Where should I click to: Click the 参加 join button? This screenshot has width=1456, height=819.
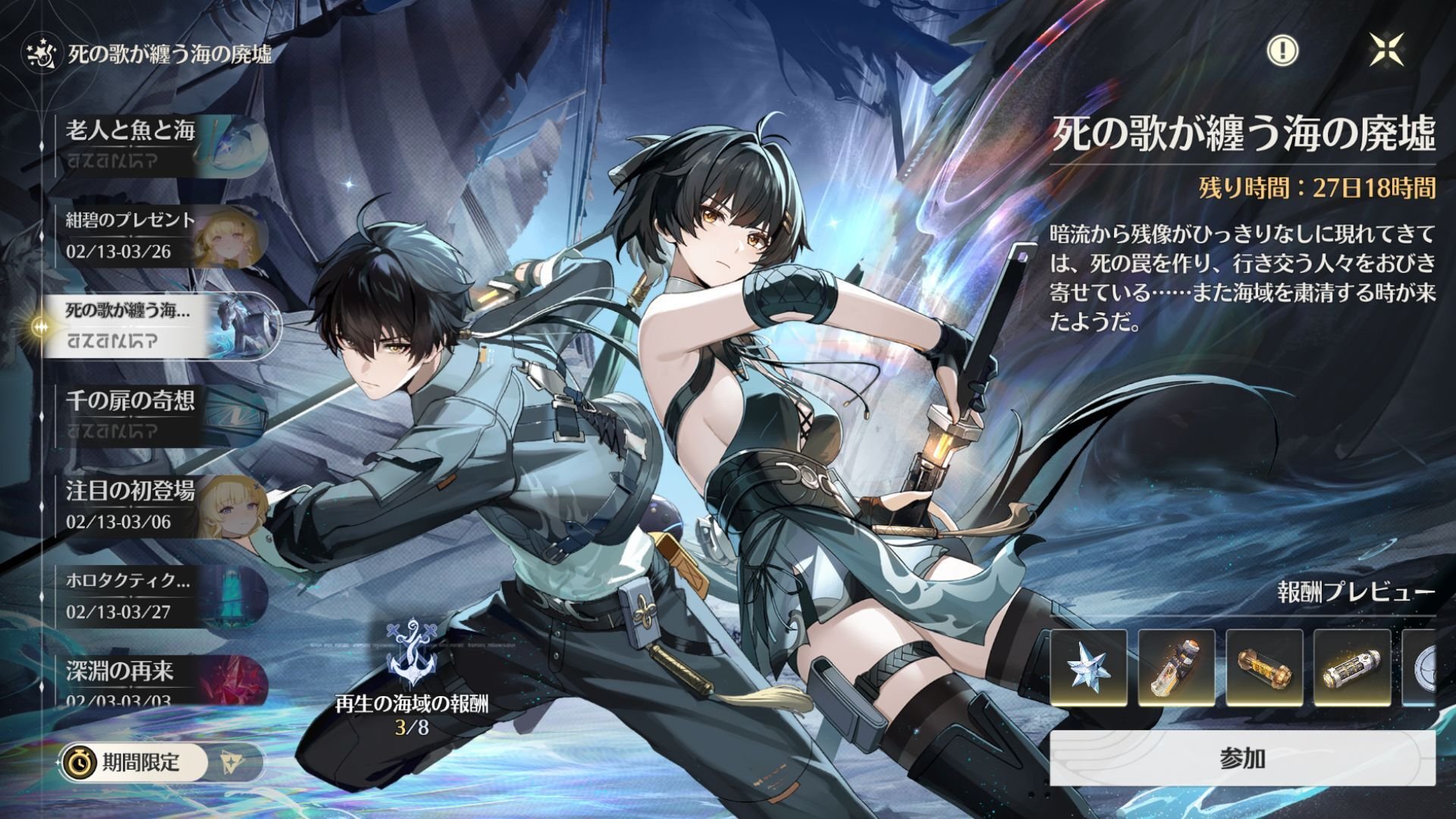pos(1242,758)
